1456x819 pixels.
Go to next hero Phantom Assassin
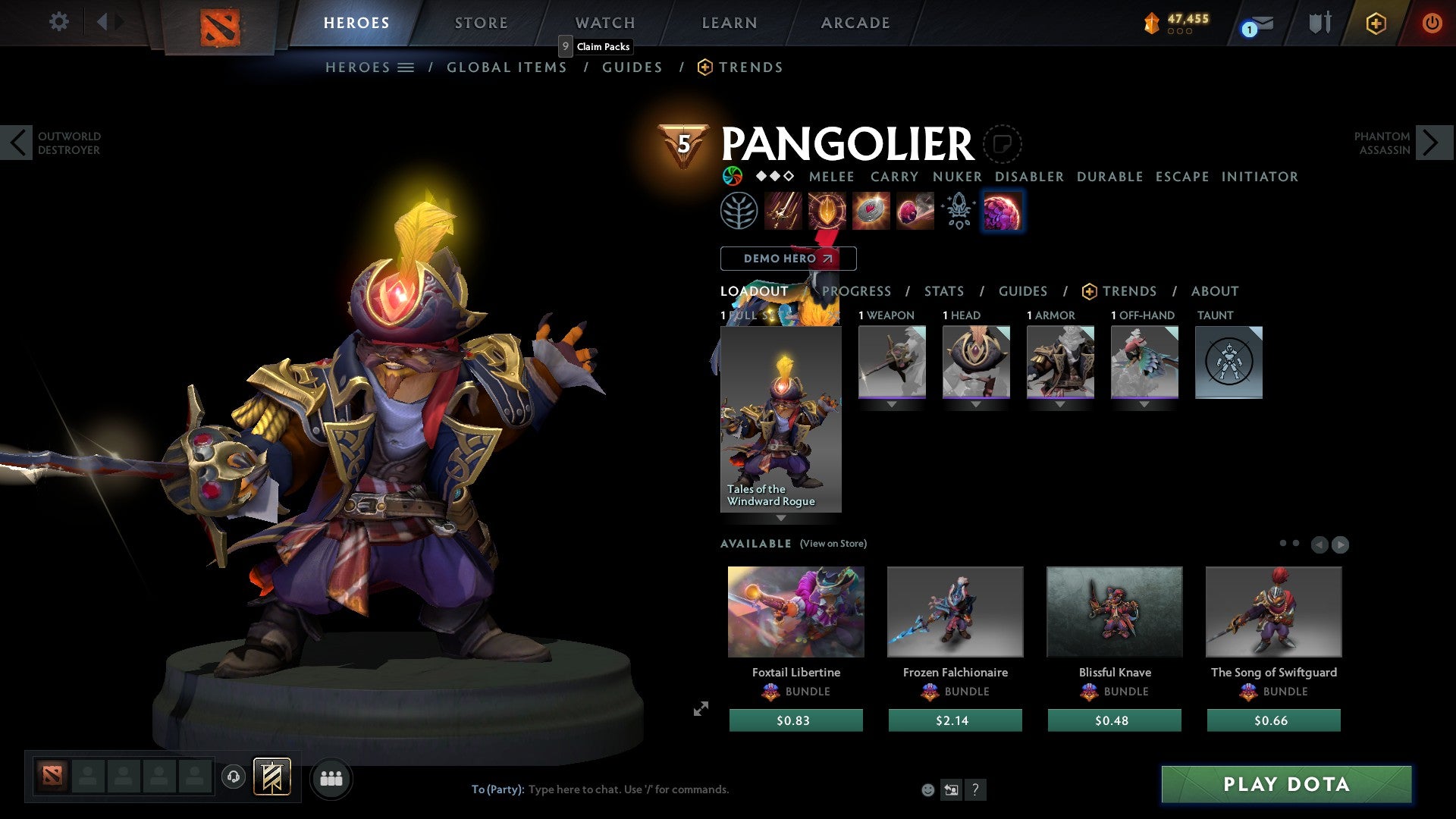point(1432,143)
